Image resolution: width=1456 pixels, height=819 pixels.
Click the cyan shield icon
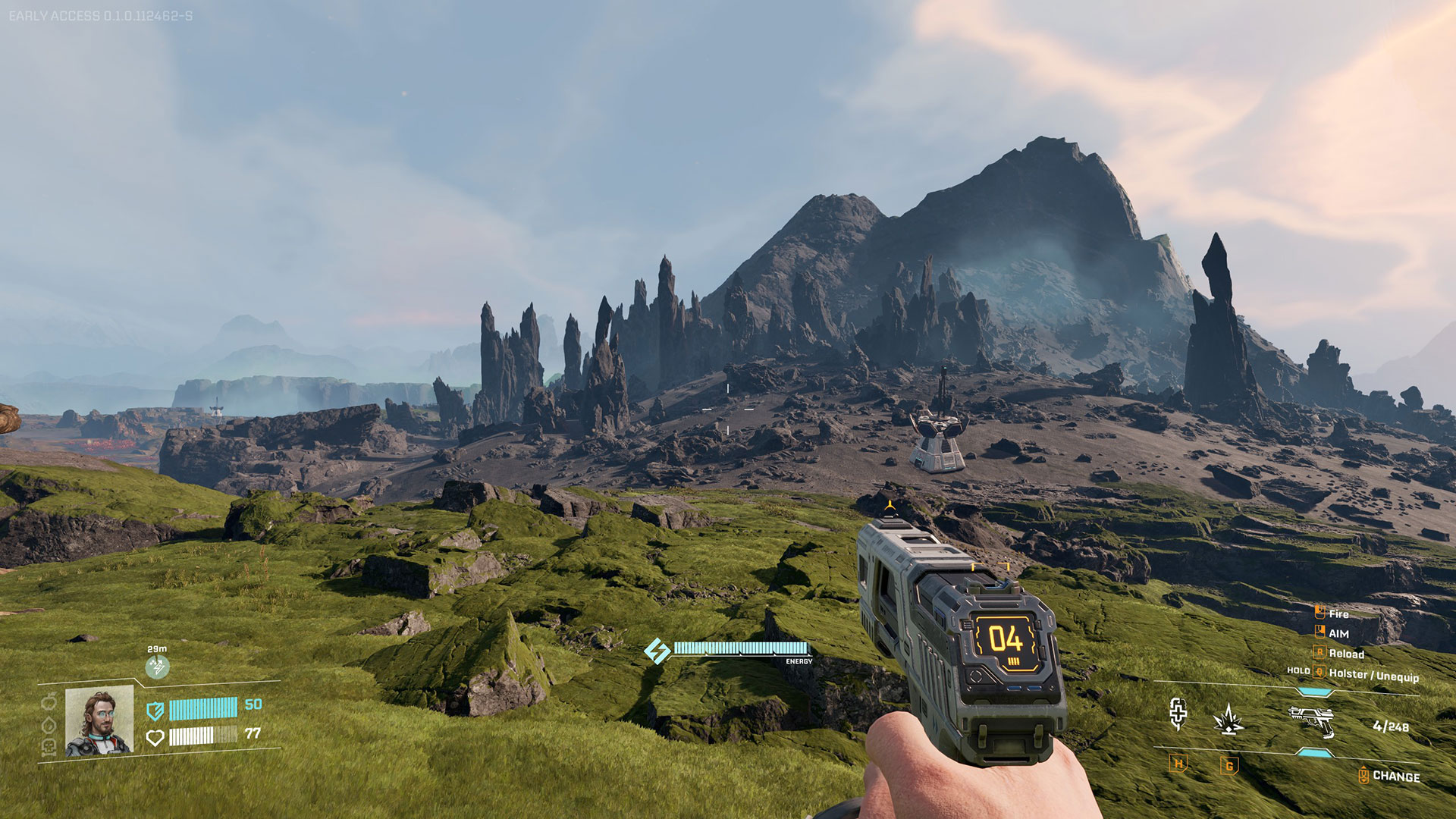pos(155,711)
